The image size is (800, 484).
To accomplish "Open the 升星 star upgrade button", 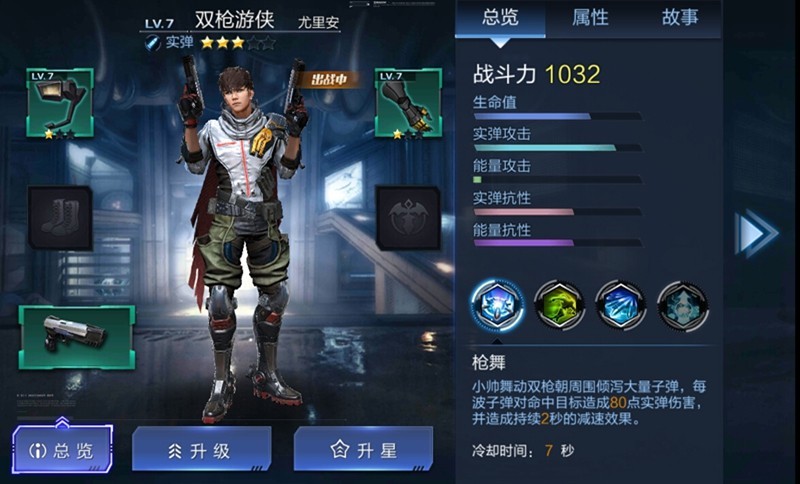I will (x=363, y=450).
